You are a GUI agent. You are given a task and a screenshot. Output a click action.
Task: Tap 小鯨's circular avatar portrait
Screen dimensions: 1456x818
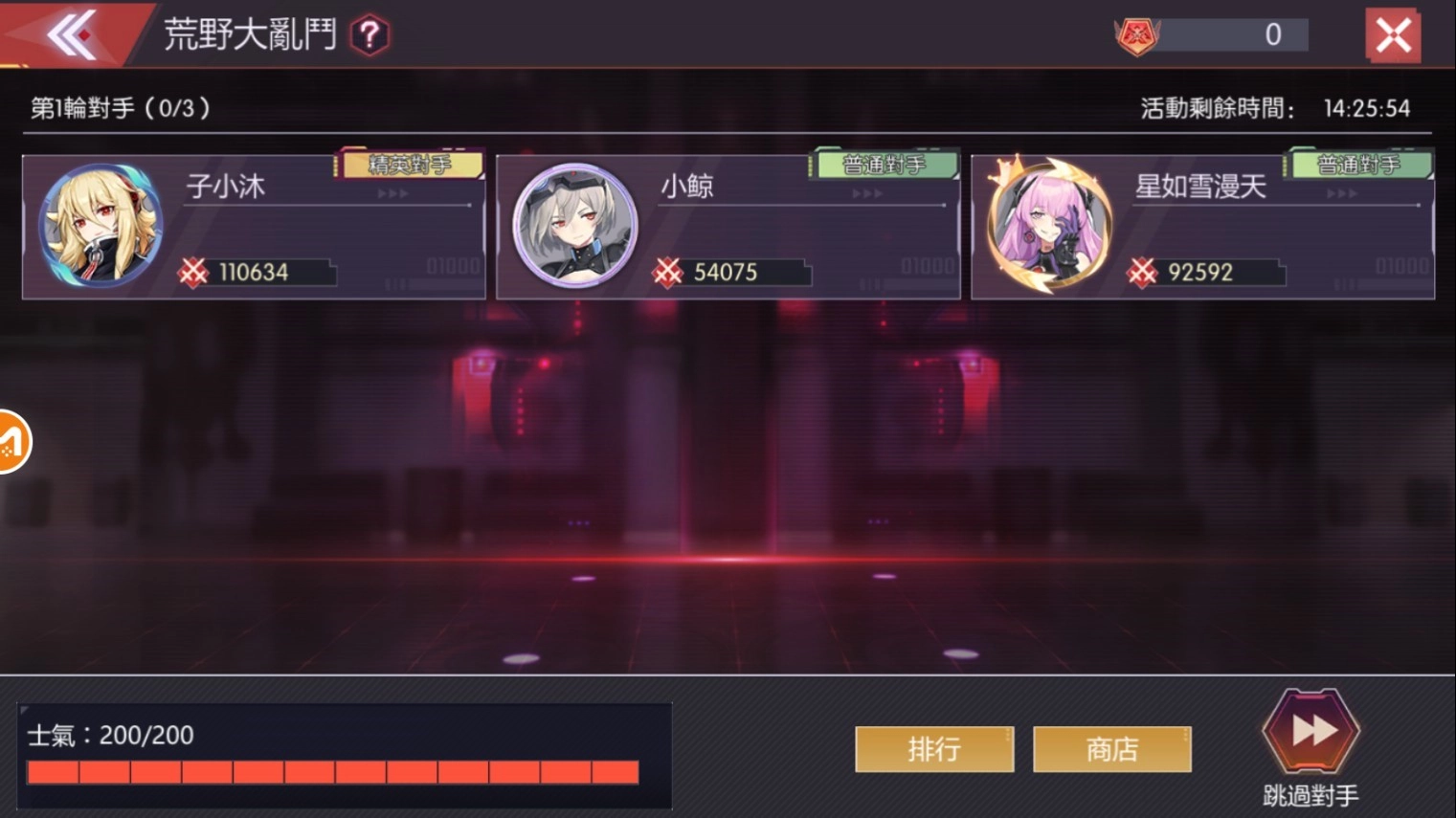click(571, 225)
